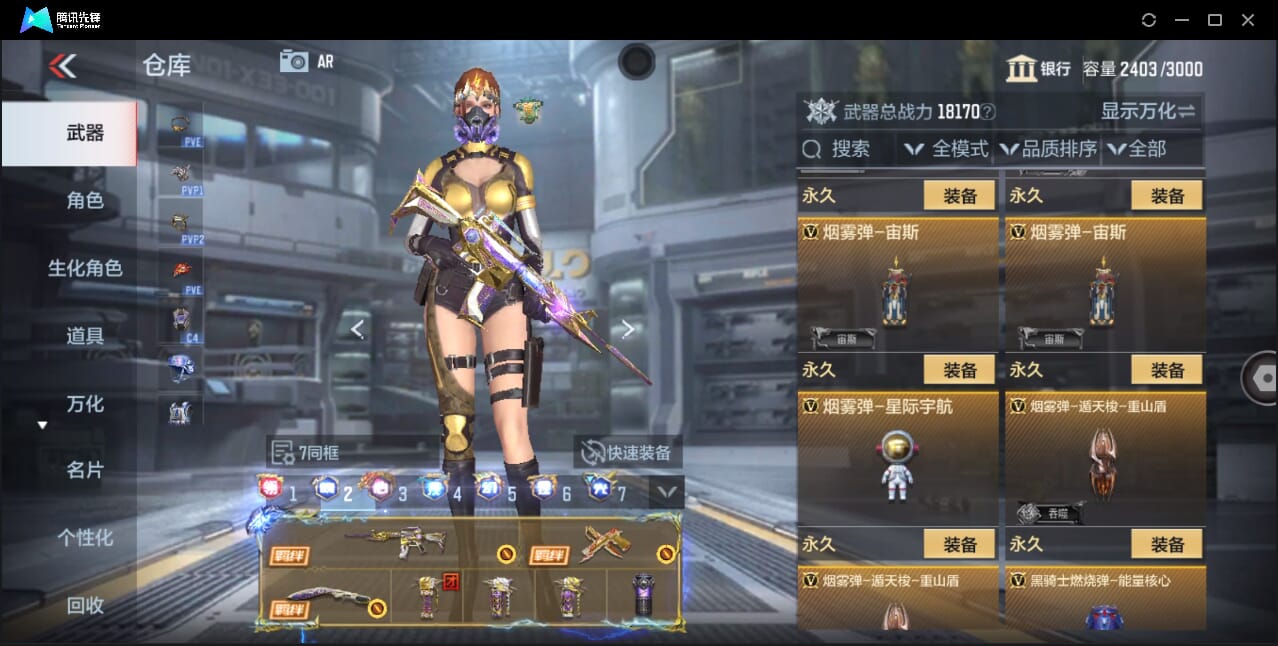1278x646 pixels.
Task: Open the 快速装备 quick equip
Action: tap(627, 453)
